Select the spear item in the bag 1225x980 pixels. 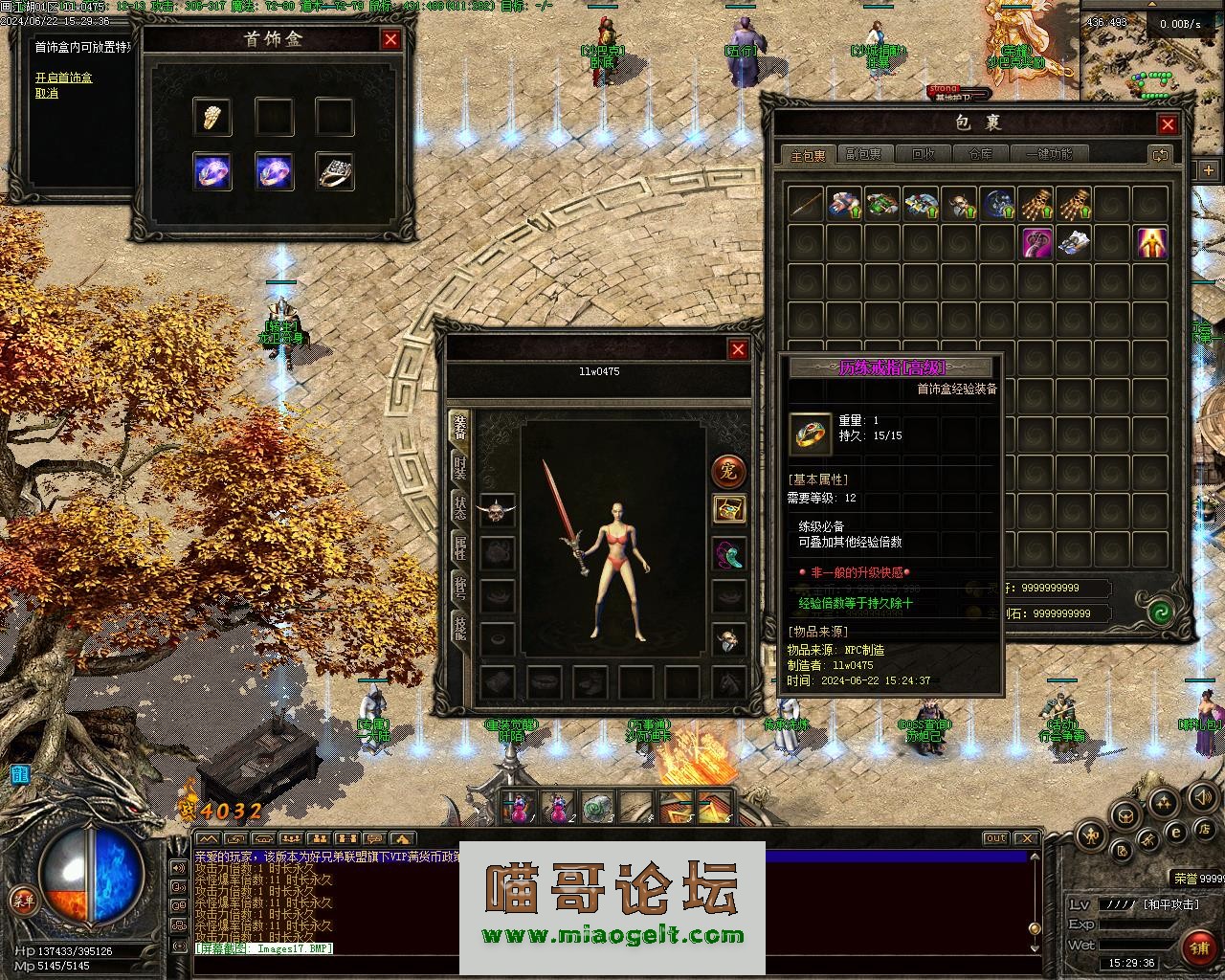(806, 204)
